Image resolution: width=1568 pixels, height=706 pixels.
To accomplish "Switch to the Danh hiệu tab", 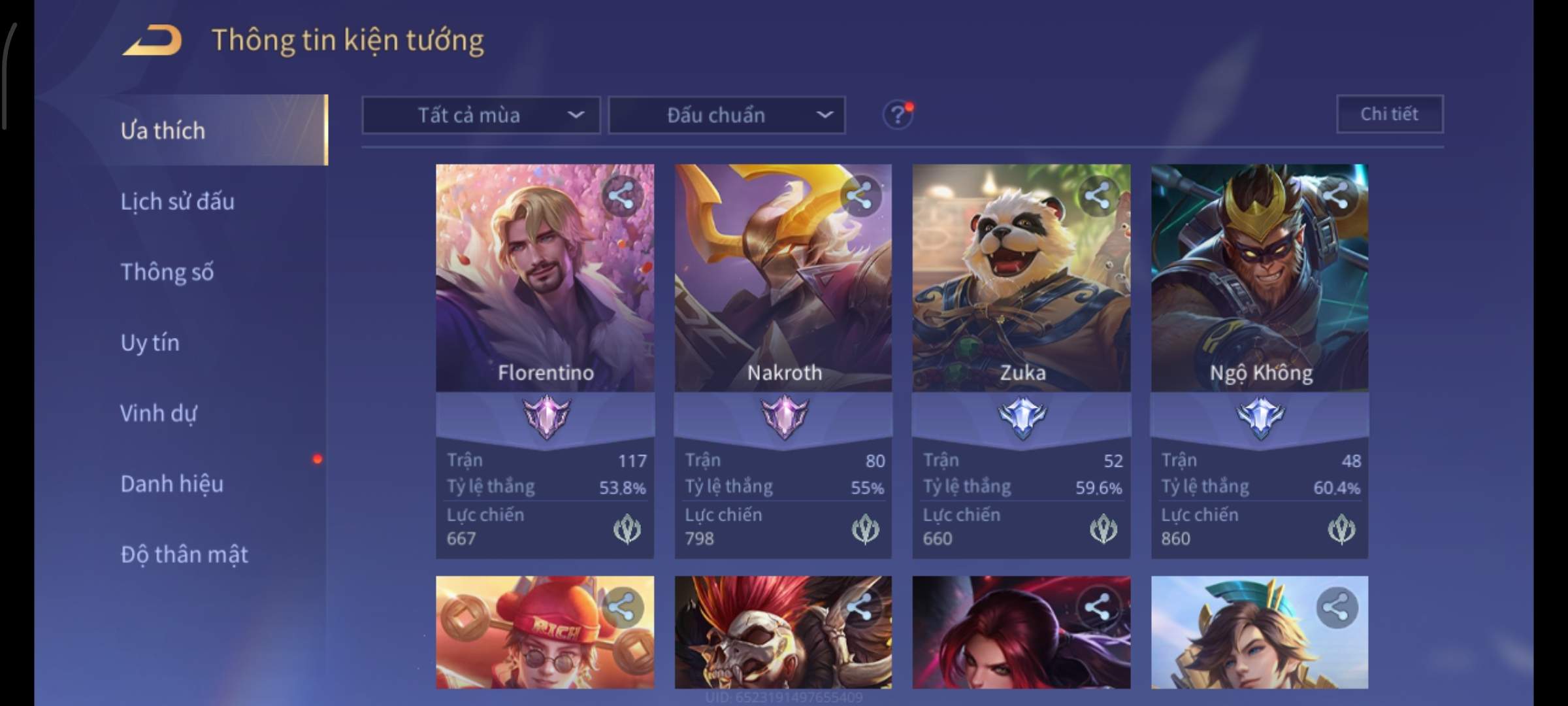I will click(172, 484).
